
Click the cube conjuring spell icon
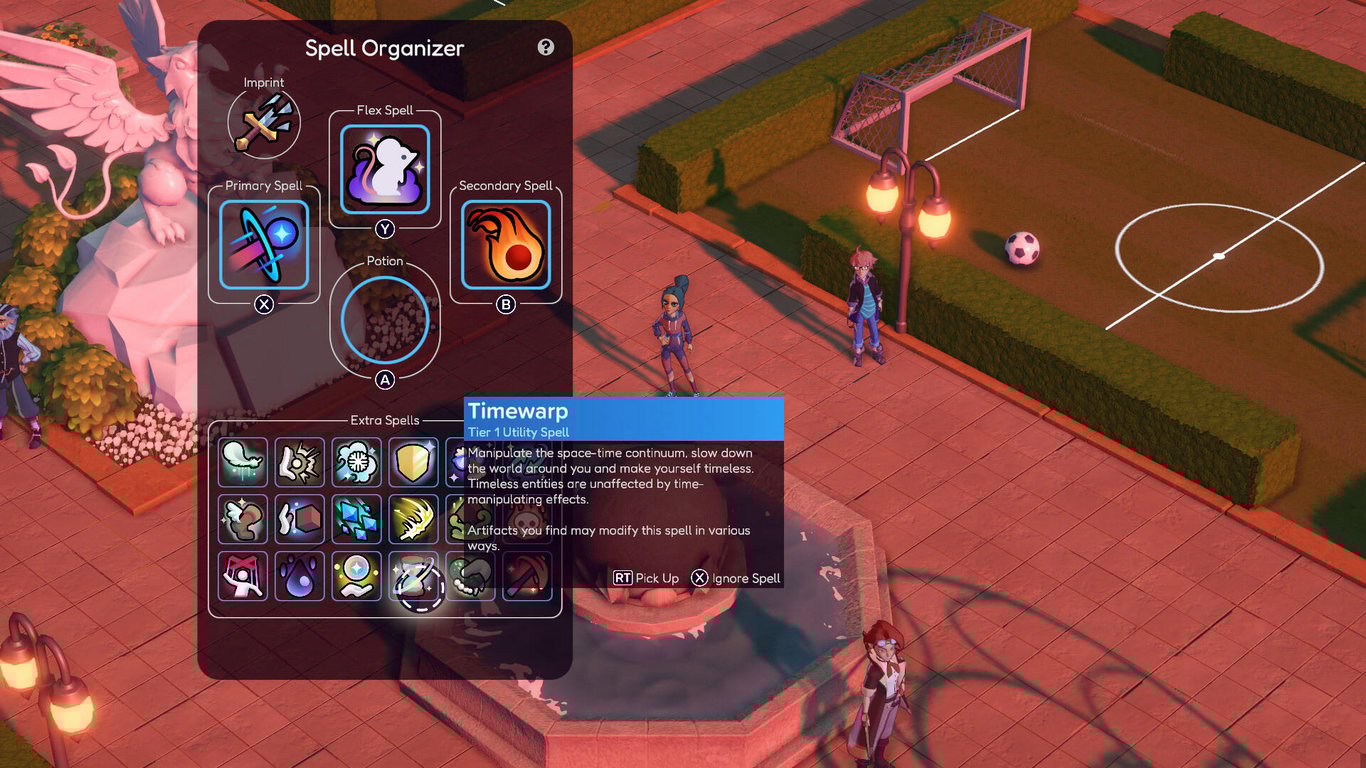click(x=298, y=519)
